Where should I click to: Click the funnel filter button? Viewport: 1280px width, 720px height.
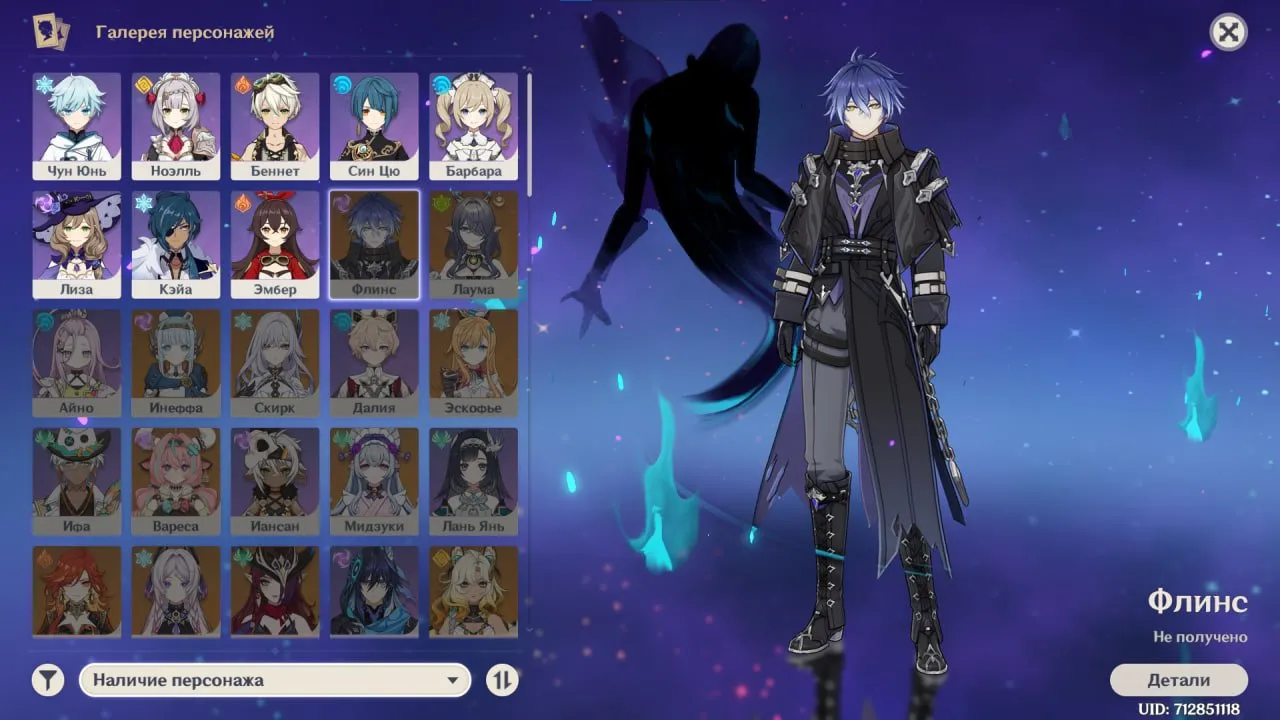point(47,680)
